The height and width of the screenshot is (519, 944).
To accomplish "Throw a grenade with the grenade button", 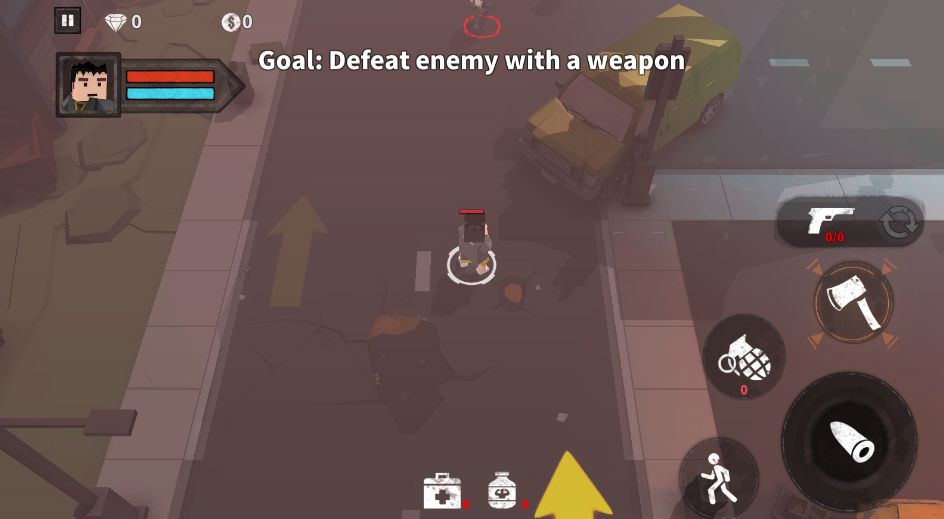I will tap(744, 357).
